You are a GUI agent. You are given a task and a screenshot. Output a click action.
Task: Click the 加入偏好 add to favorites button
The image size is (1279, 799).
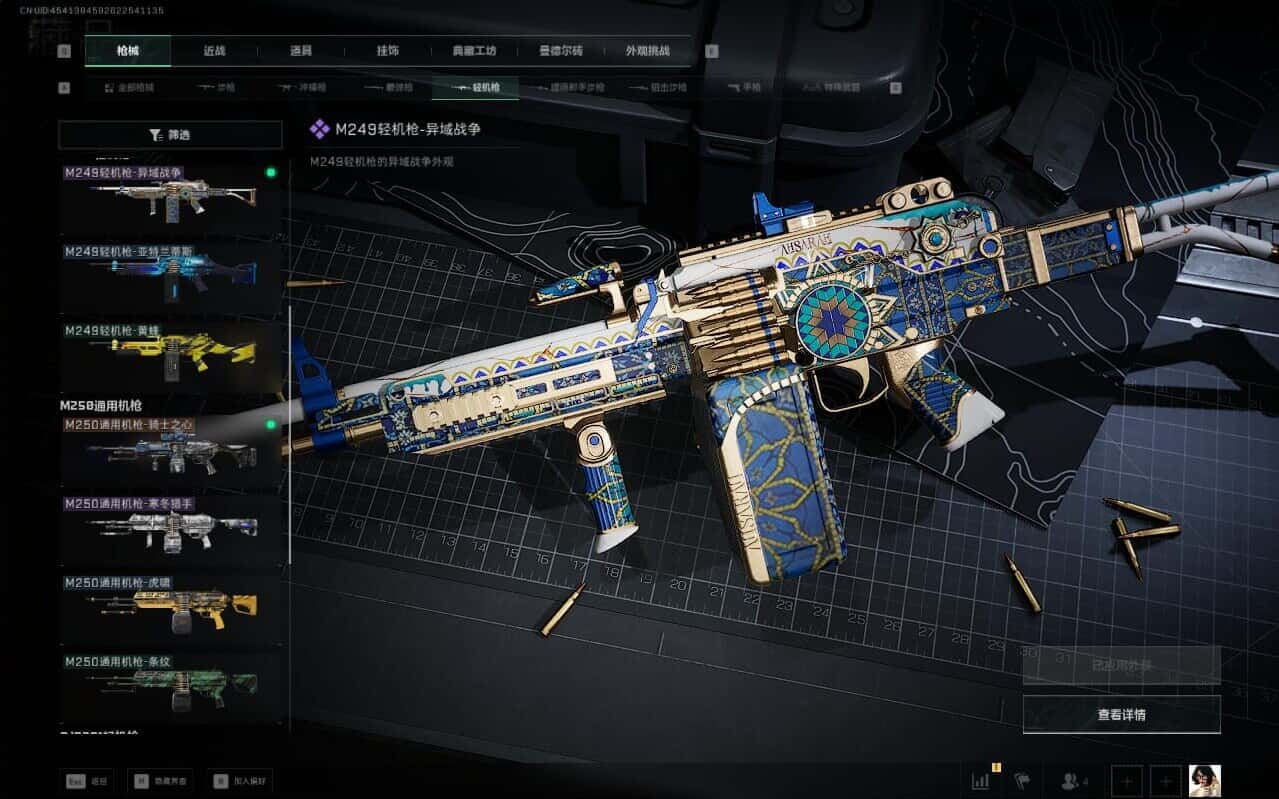tap(240, 782)
